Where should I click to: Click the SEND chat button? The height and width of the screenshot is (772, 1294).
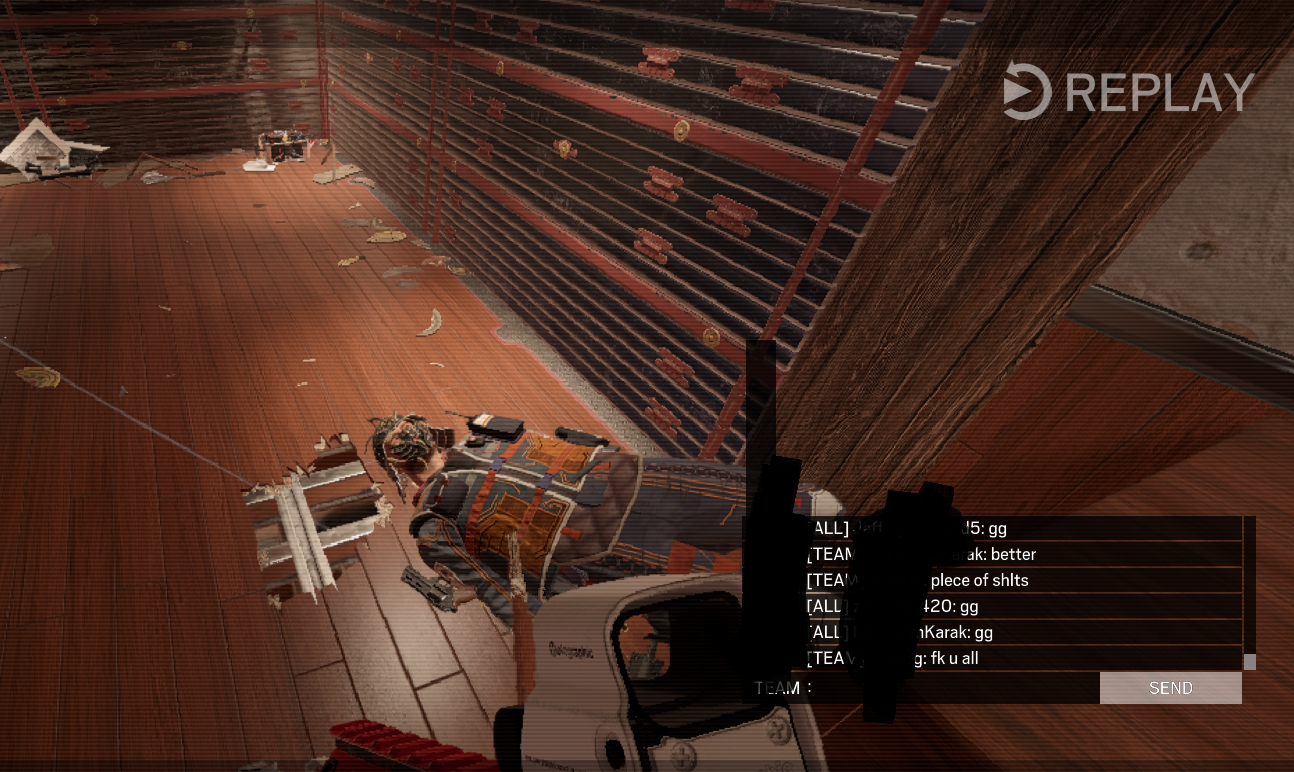tap(1170, 688)
